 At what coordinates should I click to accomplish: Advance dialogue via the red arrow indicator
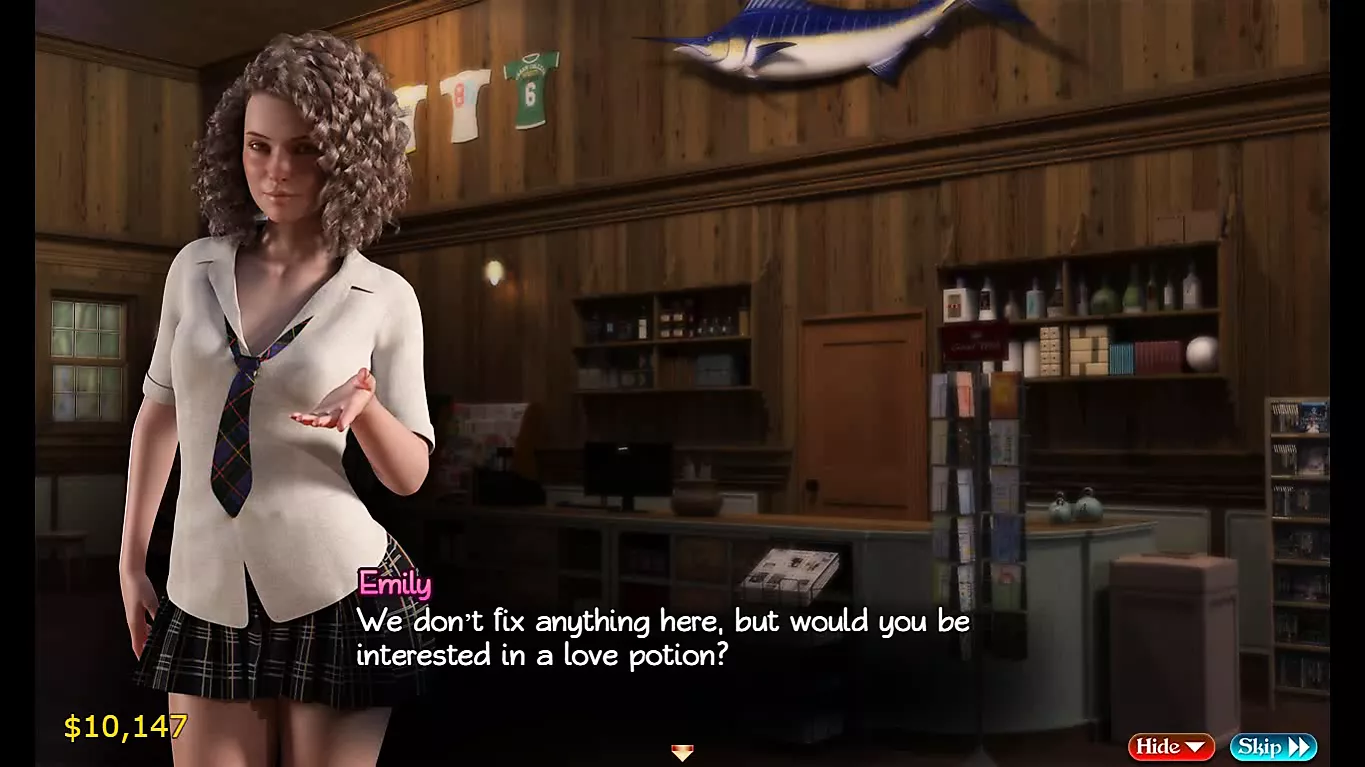(682, 753)
